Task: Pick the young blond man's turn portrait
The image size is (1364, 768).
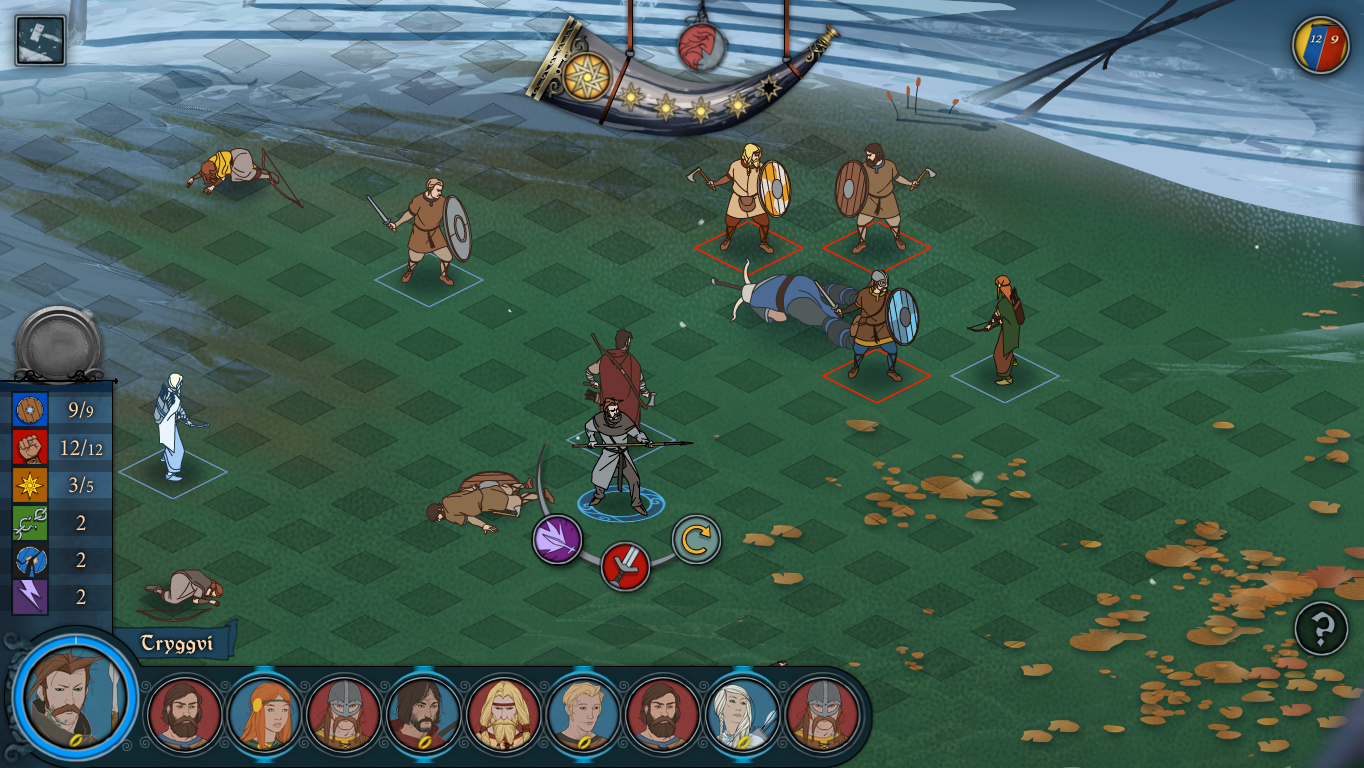Action: [x=583, y=714]
